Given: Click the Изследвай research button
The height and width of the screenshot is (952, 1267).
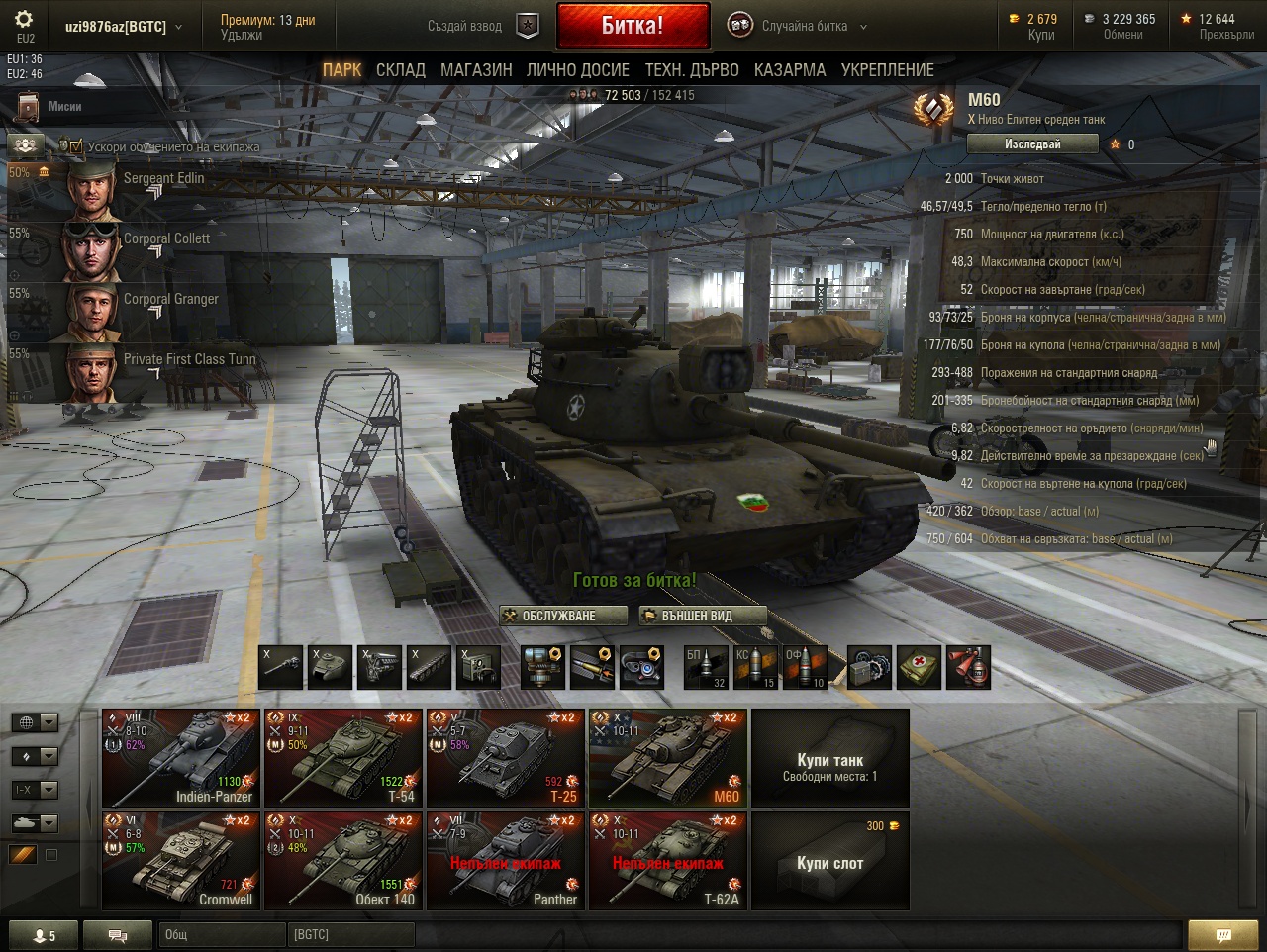Looking at the screenshot, I should pos(1031,144).
